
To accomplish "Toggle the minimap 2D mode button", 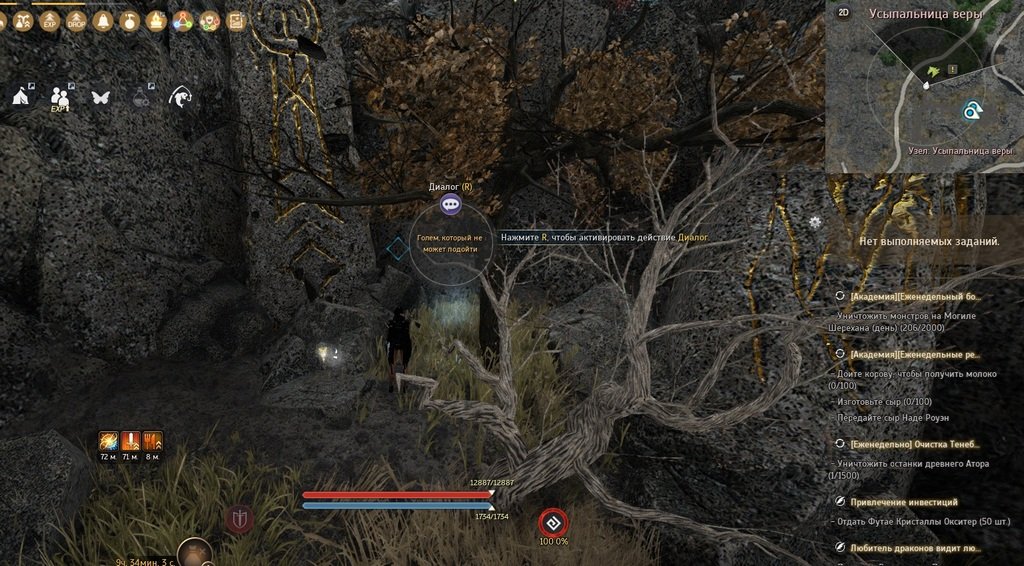I will [843, 13].
